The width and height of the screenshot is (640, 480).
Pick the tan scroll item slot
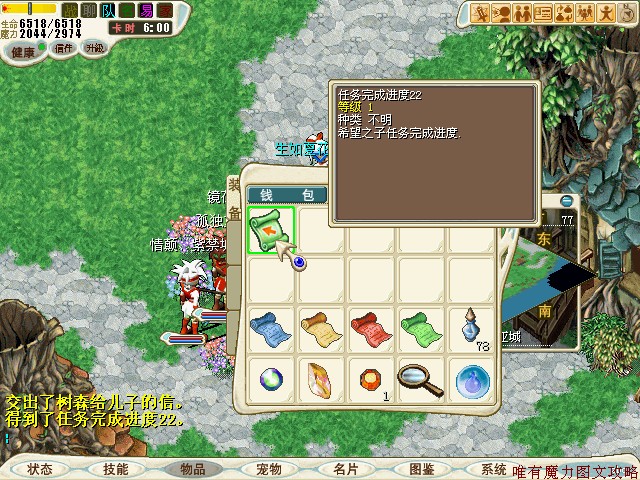point(320,329)
